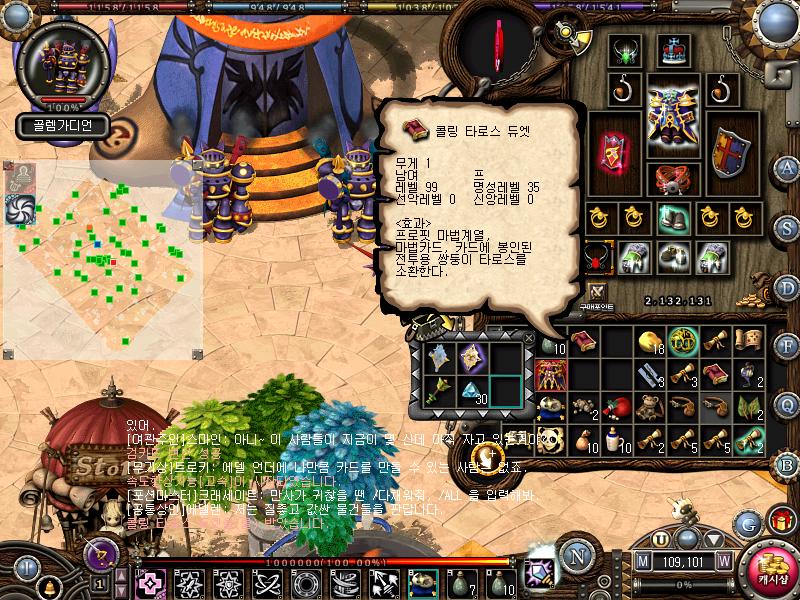Click the round S side button

click(788, 226)
